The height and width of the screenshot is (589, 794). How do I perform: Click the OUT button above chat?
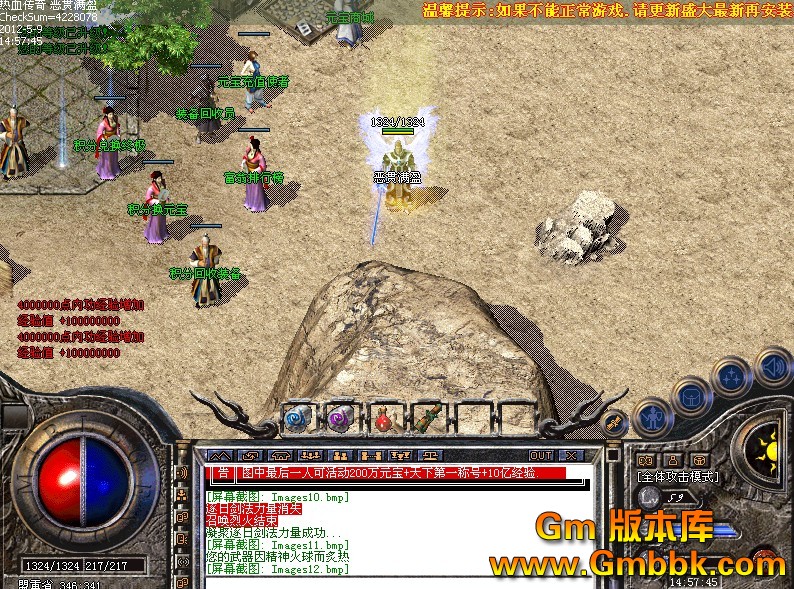coord(541,455)
